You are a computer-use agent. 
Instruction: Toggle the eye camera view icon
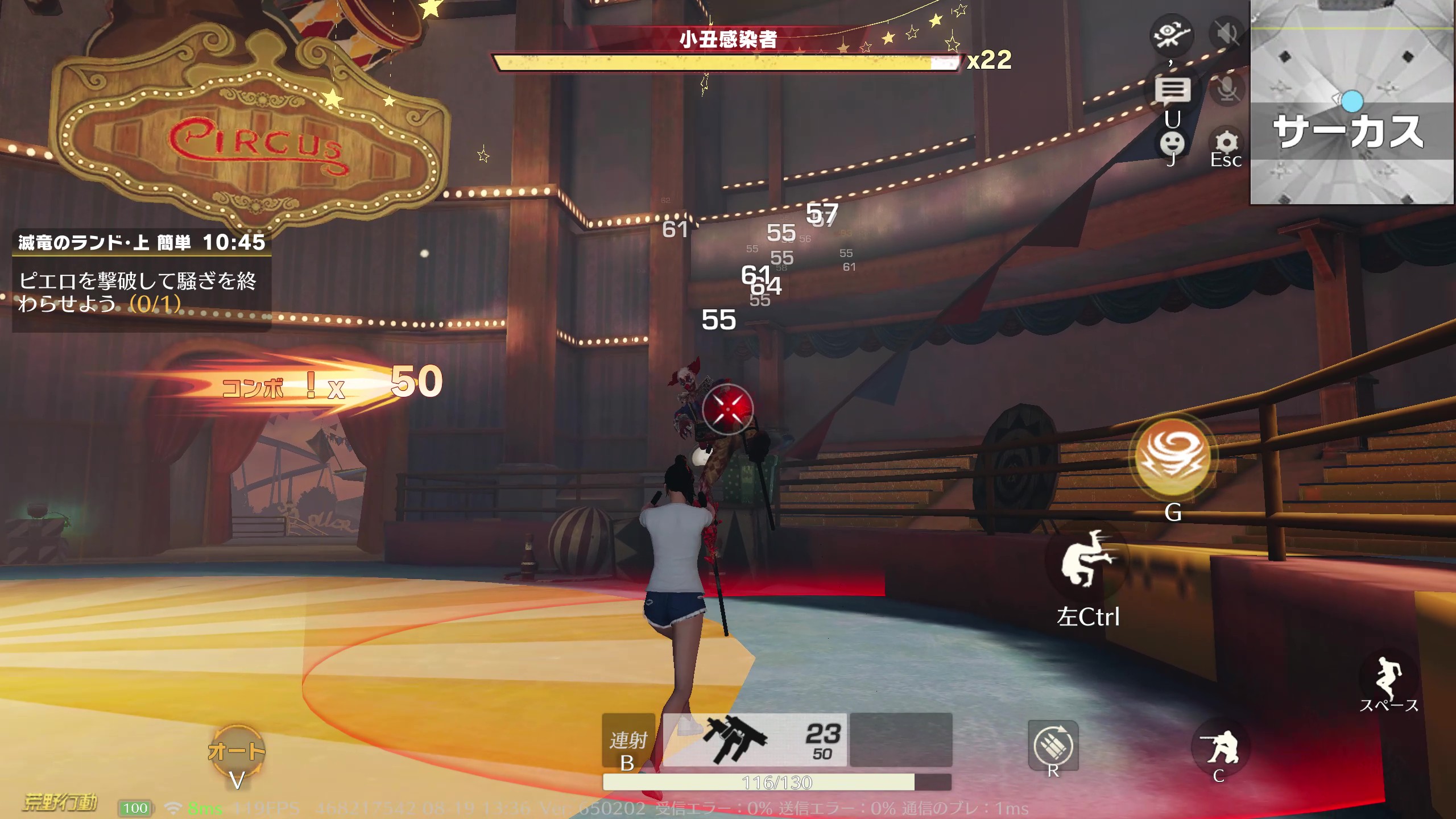tap(1171, 35)
